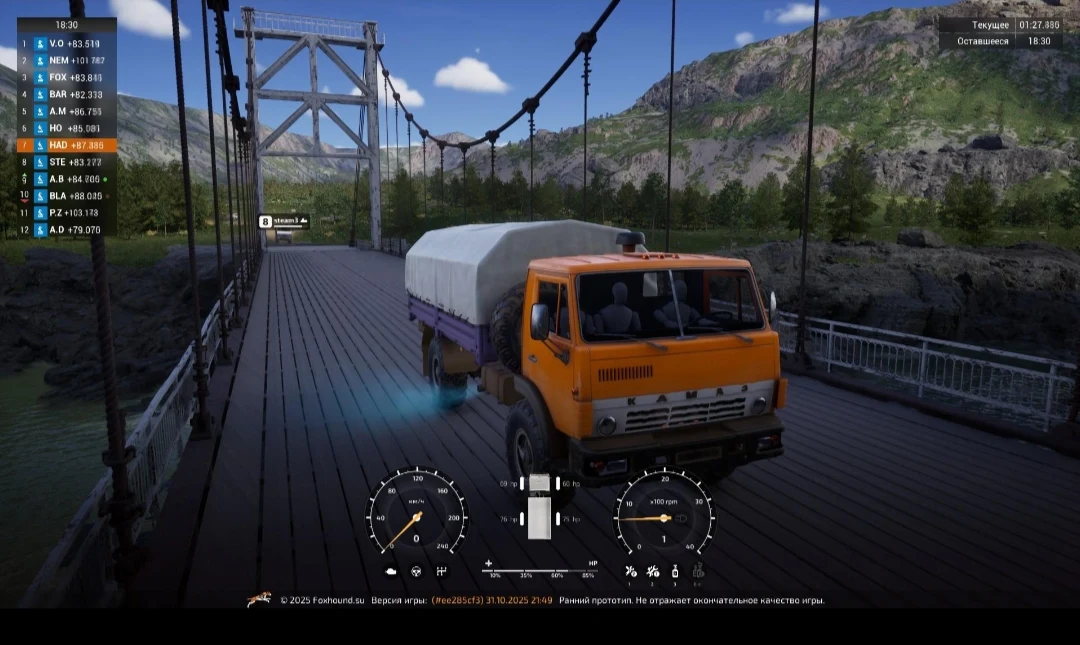Image resolution: width=1080 pixels, height=645 pixels.
Task: Click the gearbox shifter icon
Action: tap(441, 571)
